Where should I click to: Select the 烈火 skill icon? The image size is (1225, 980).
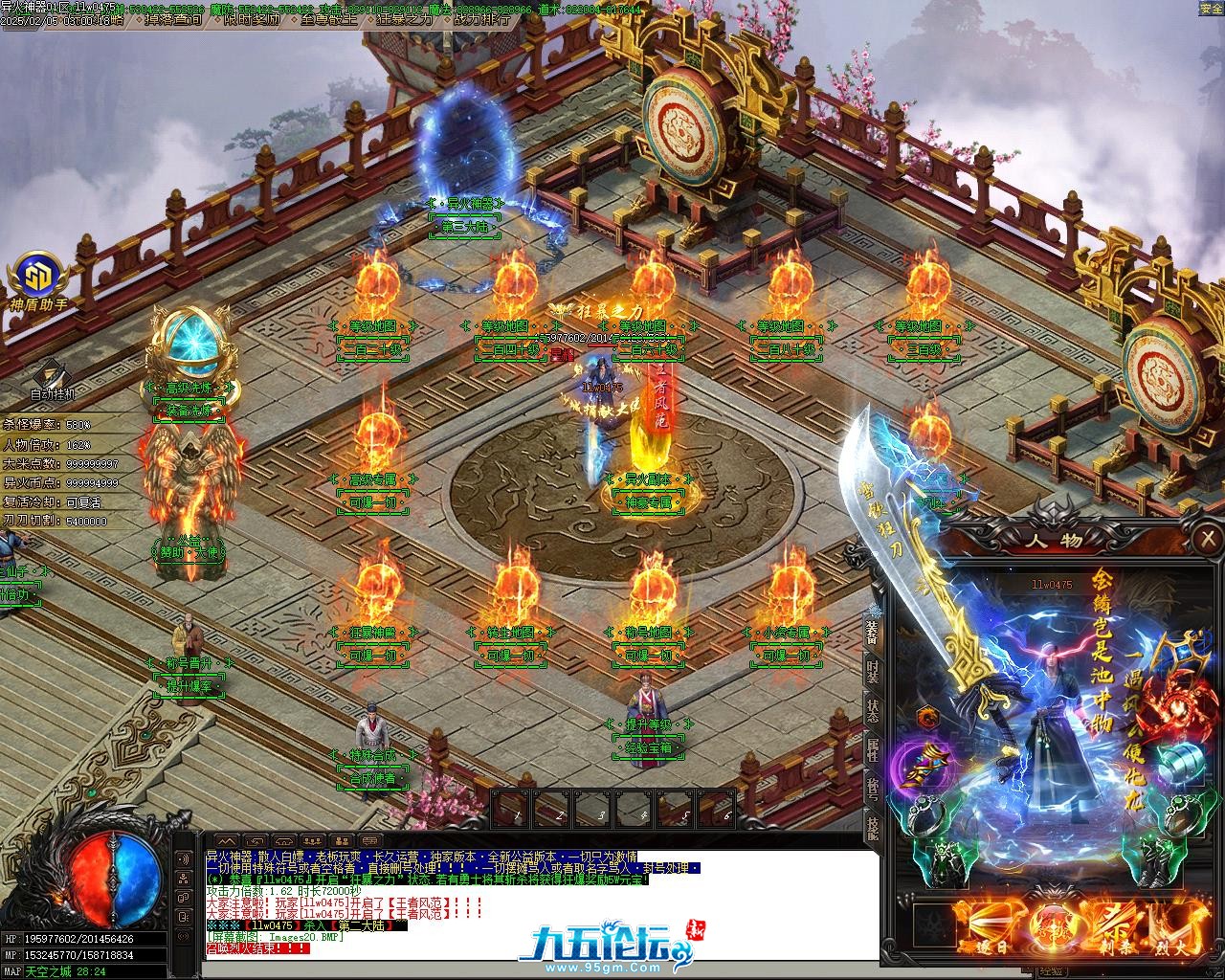click(x=1177, y=925)
